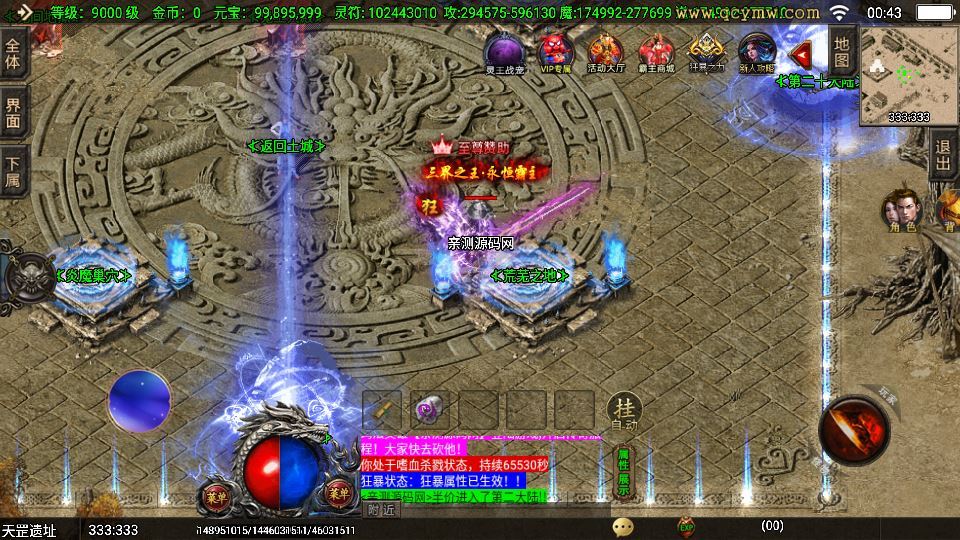The height and width of the screenshot is (540, 960).
Task: Open the 地图 map button
Action: pyautogui.click(x=842, y=52)
